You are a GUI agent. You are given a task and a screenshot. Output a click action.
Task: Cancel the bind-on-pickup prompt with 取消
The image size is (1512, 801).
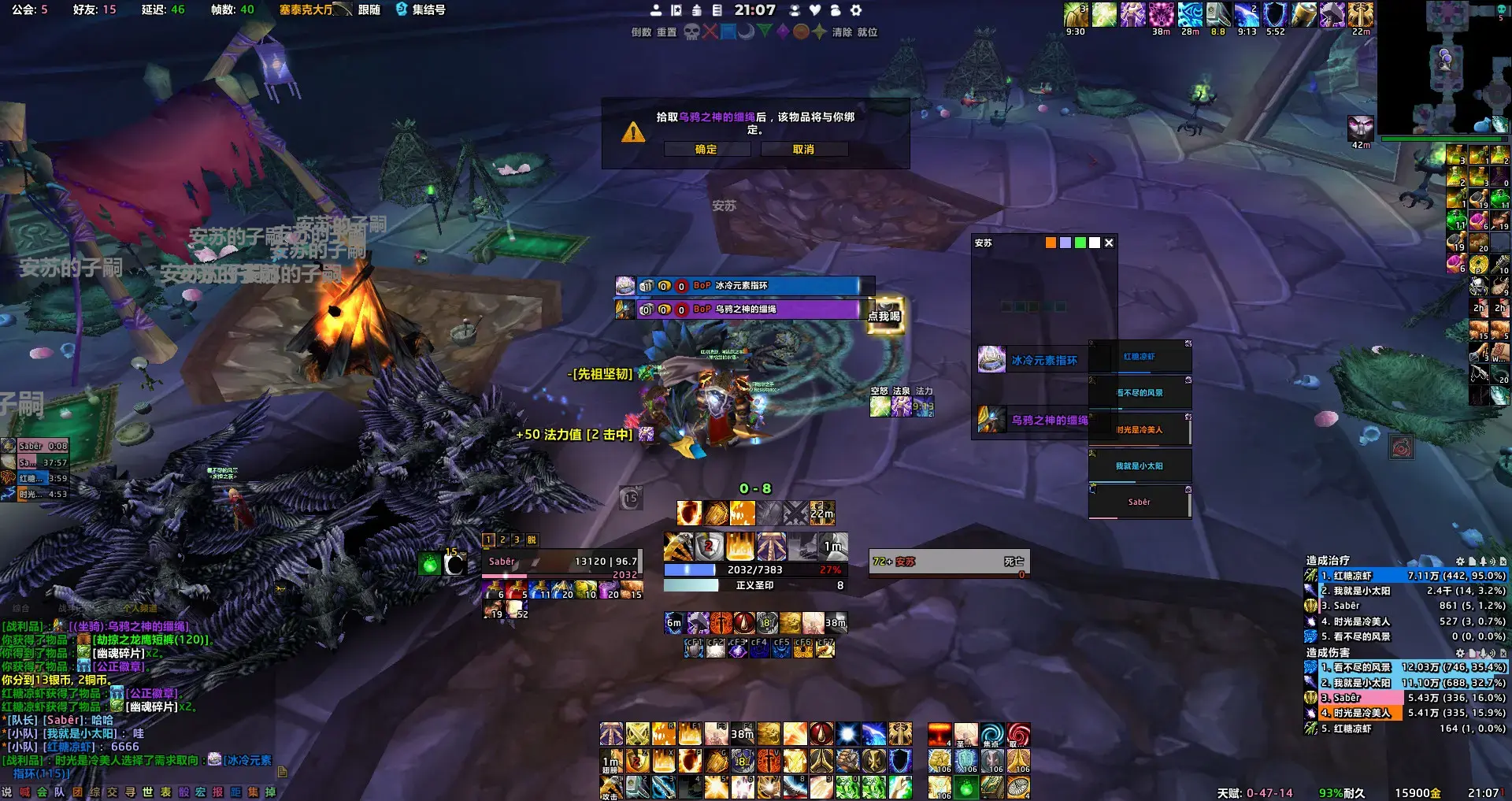pos(803,150)
